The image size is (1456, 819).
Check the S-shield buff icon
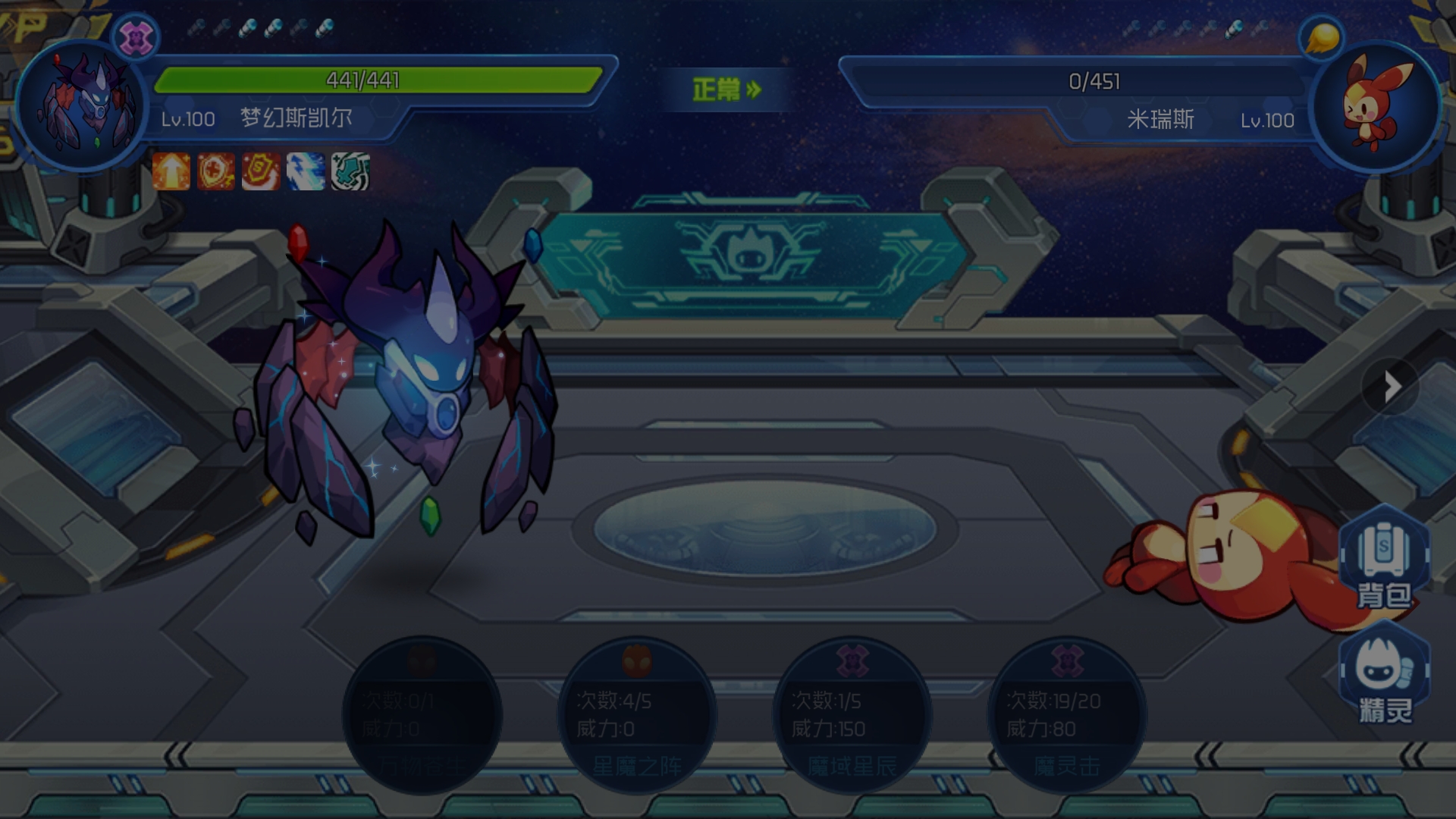[261, 171]
